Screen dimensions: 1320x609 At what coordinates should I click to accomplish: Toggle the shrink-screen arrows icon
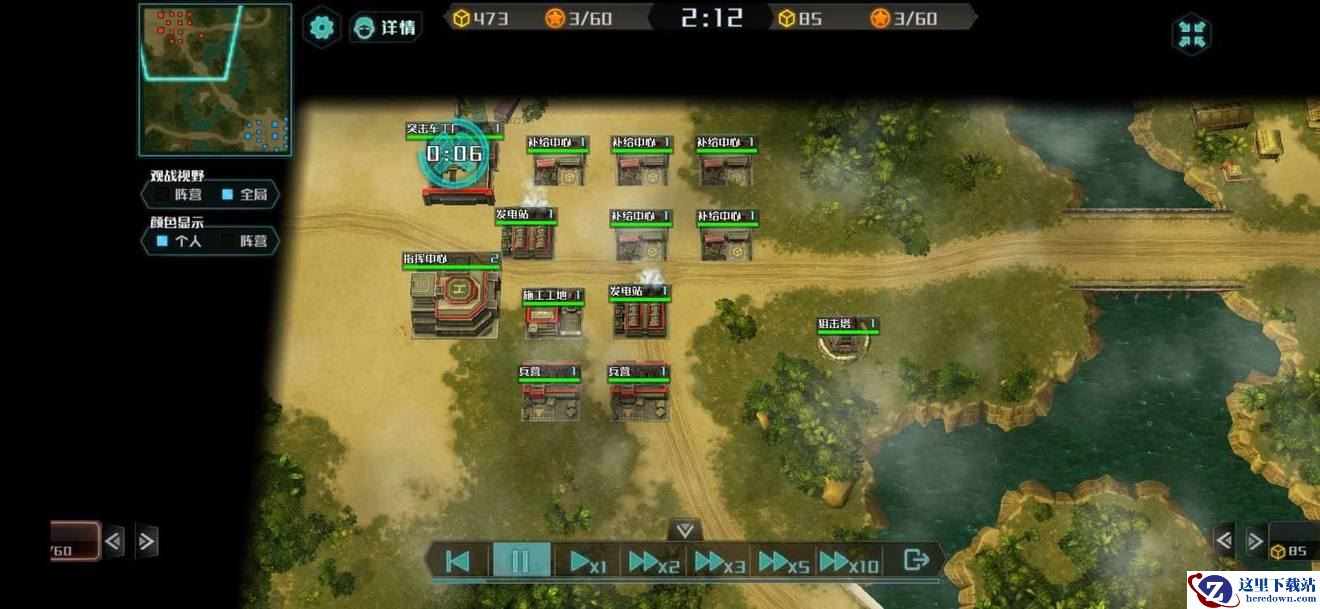(x=1191, y=34)
